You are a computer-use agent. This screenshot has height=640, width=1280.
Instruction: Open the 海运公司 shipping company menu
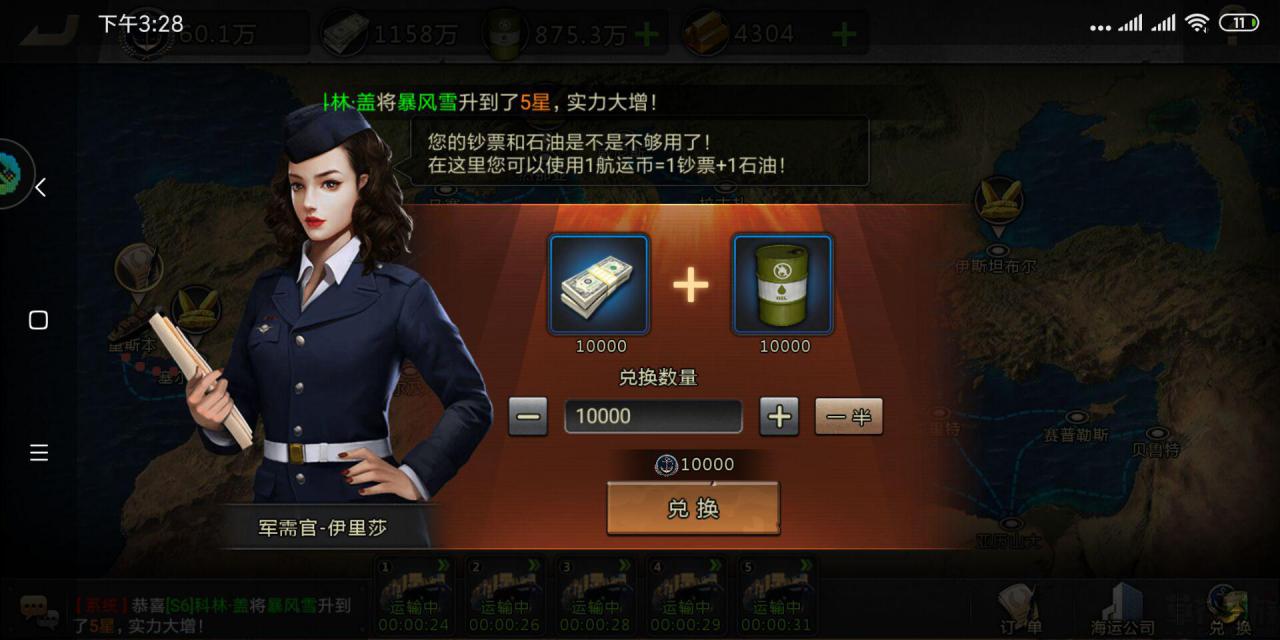tap(1122, 606)
